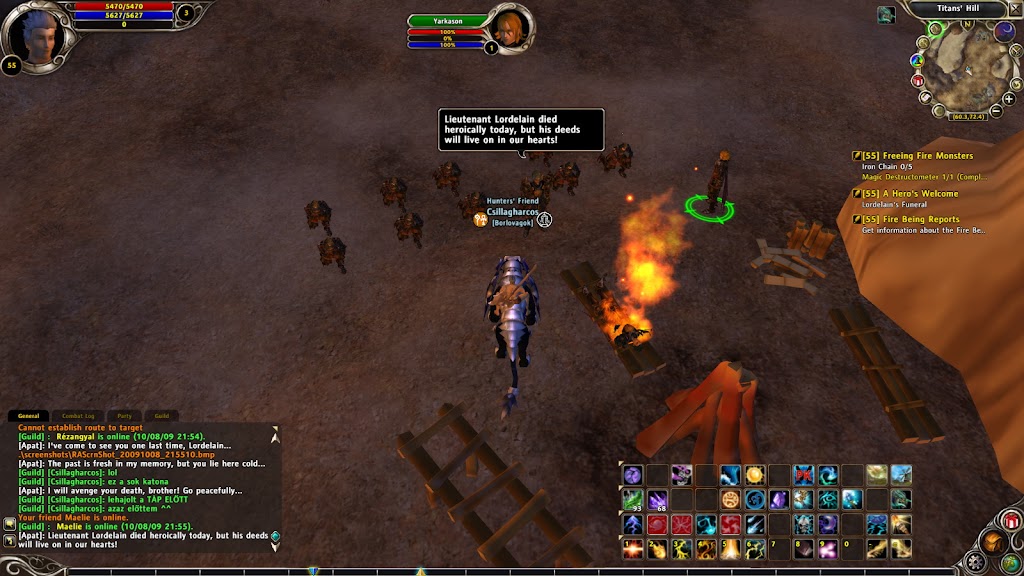Open the Fire Being Reports quest
Screen dimensions: 1024x576
(910, 220)
